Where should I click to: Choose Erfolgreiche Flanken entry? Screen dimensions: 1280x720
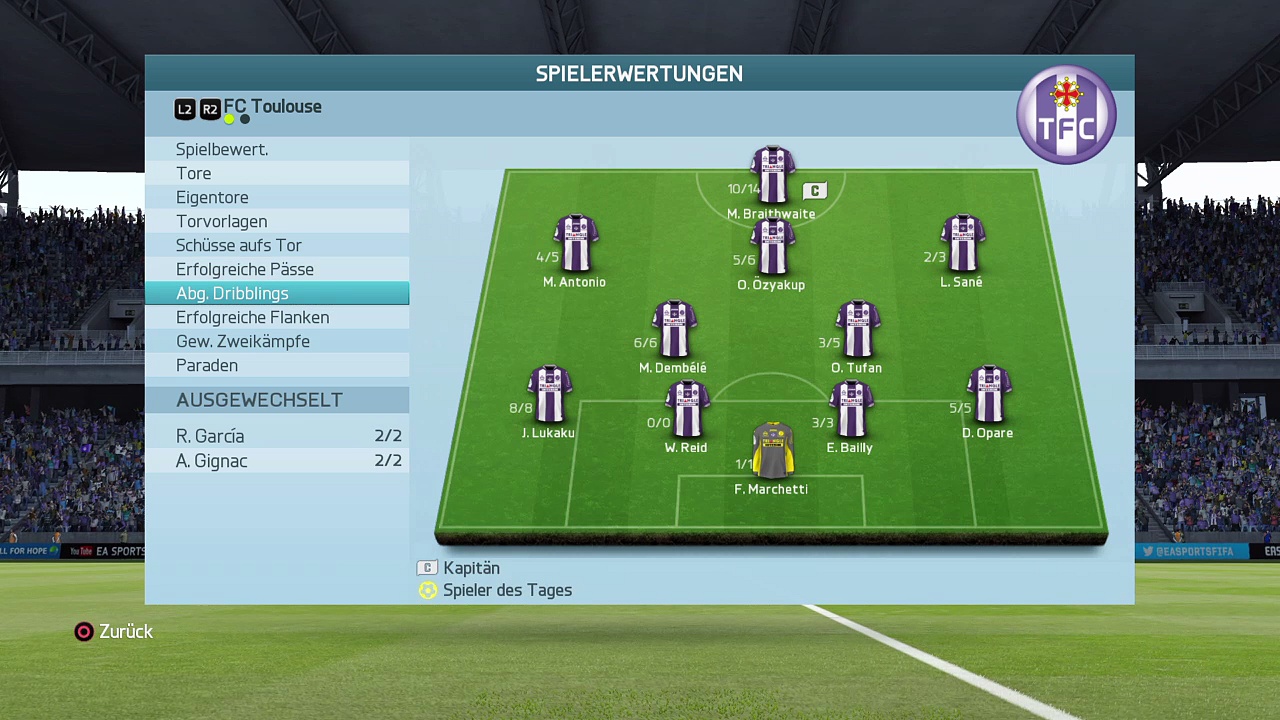(252, 317)
